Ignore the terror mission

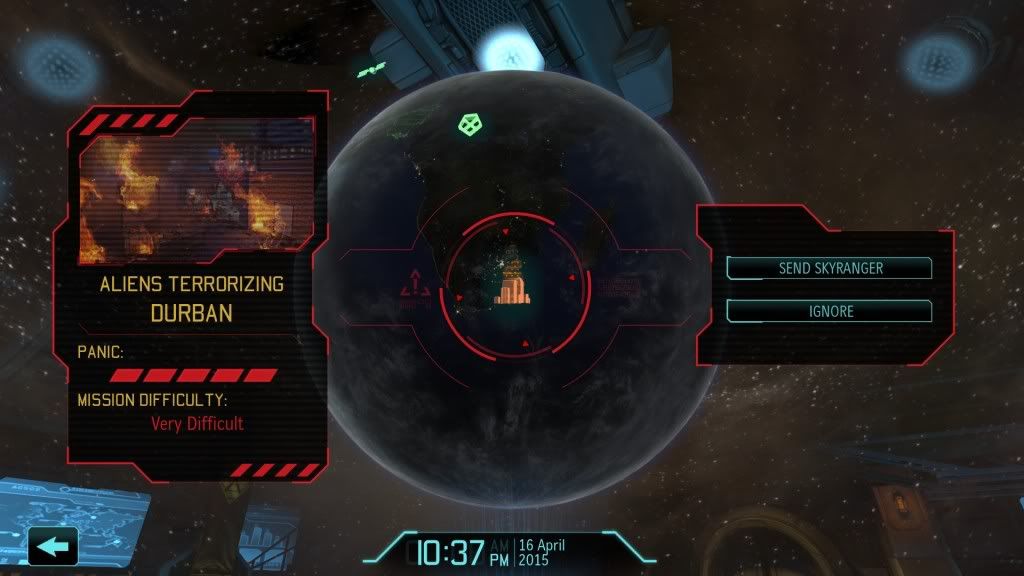coord(829,311)
